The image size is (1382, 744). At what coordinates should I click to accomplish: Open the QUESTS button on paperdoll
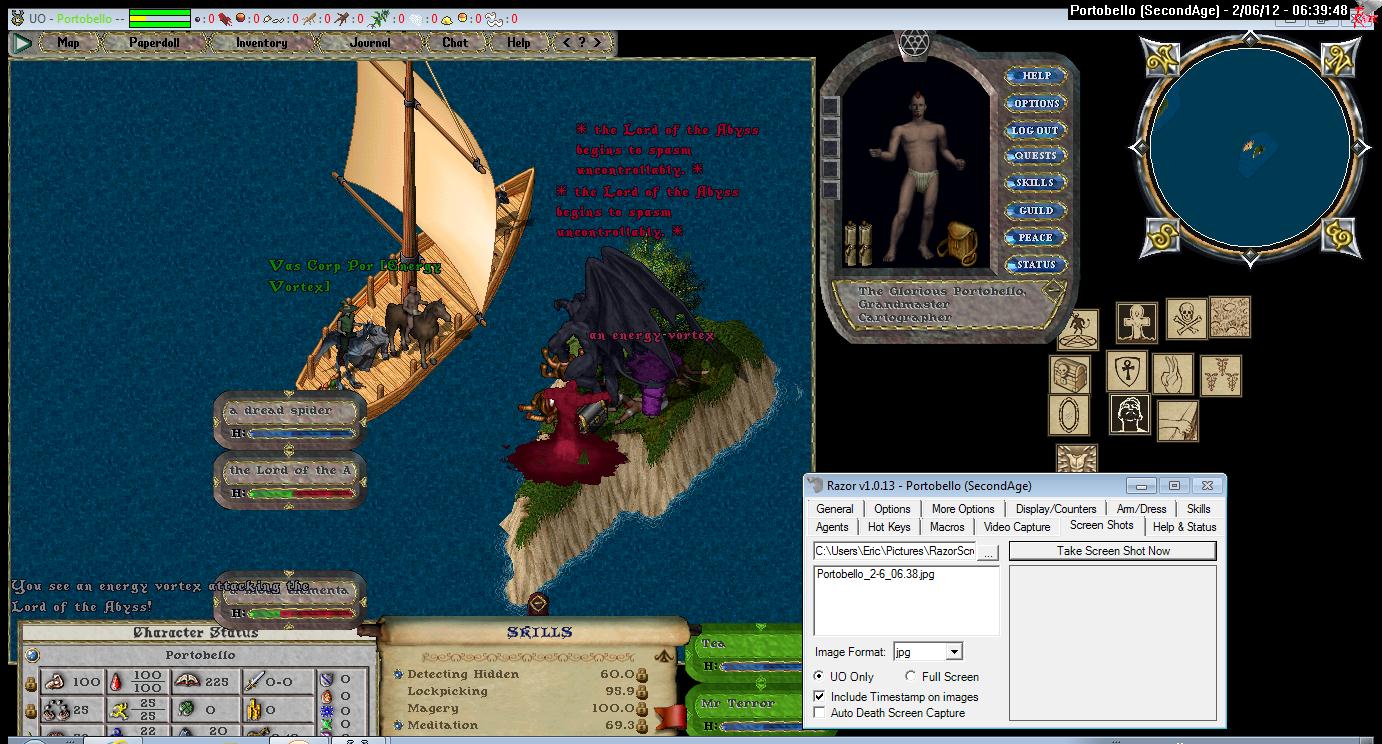coord(1036,156)
